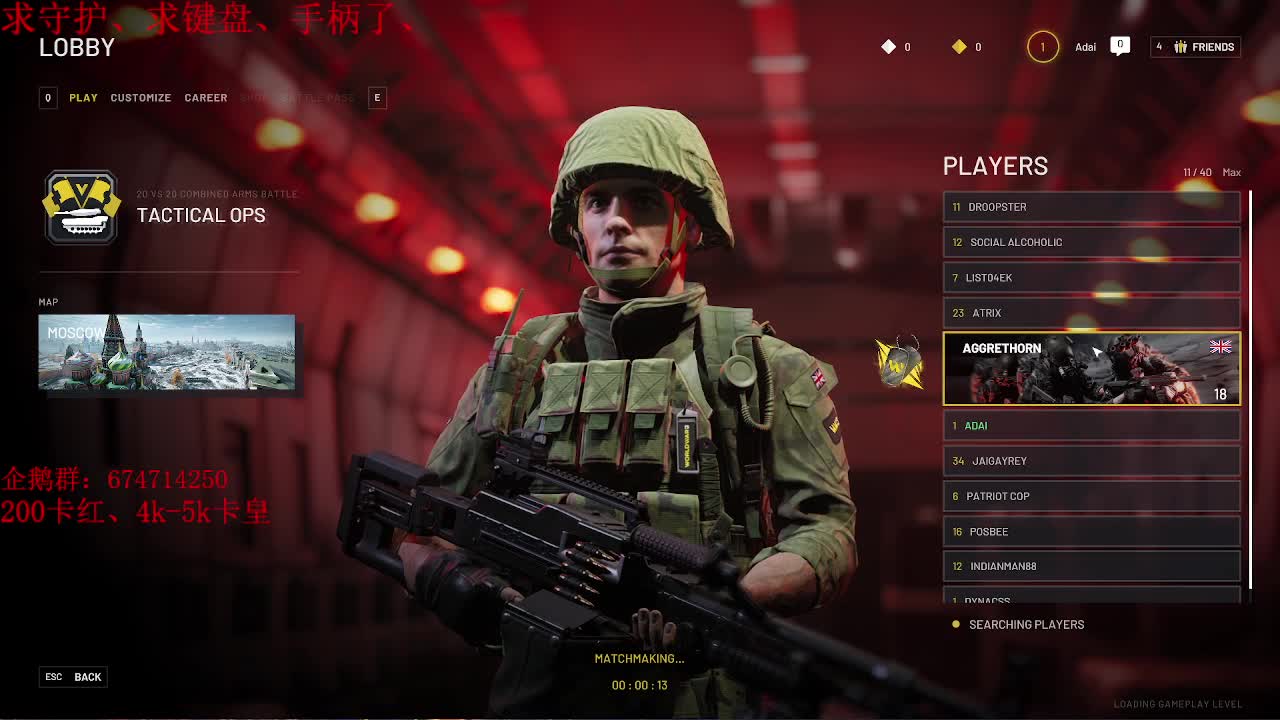The image size is (1280, 720).
Task: Select the Patriot Cop player row
Action: 1091,496
